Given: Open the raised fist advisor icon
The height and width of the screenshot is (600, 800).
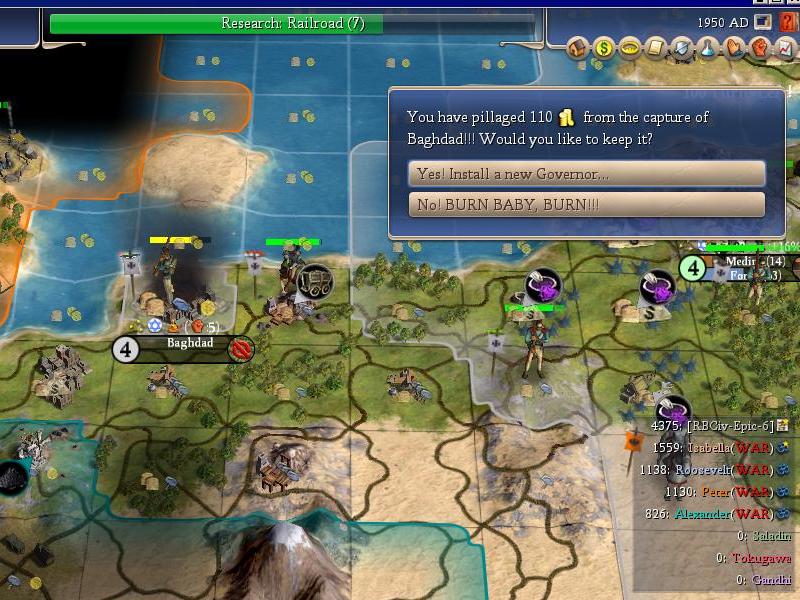Looking at the screenshot, I should coord(760,48).
